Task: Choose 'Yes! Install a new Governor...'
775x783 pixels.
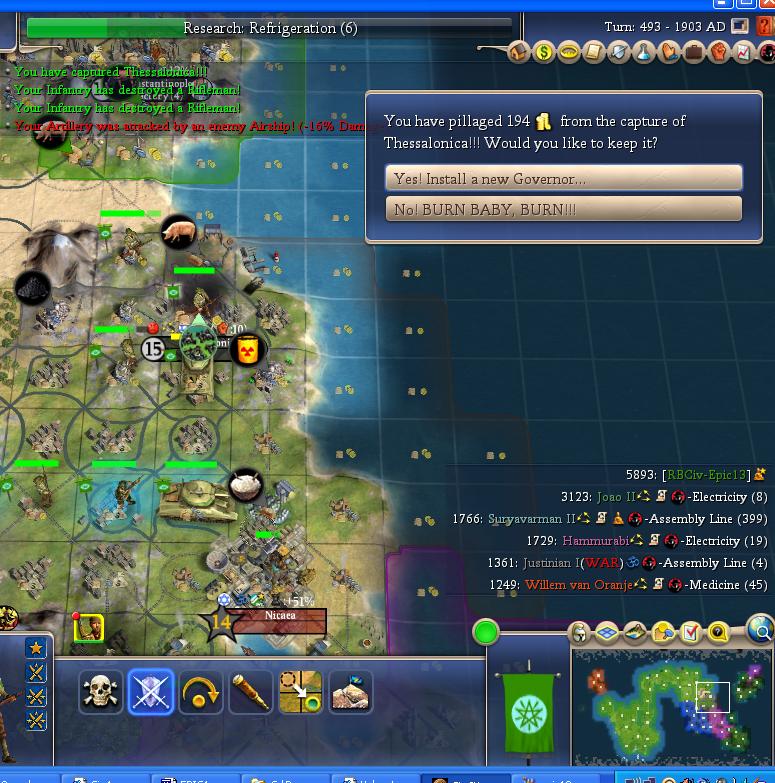Action: point(564,179)
